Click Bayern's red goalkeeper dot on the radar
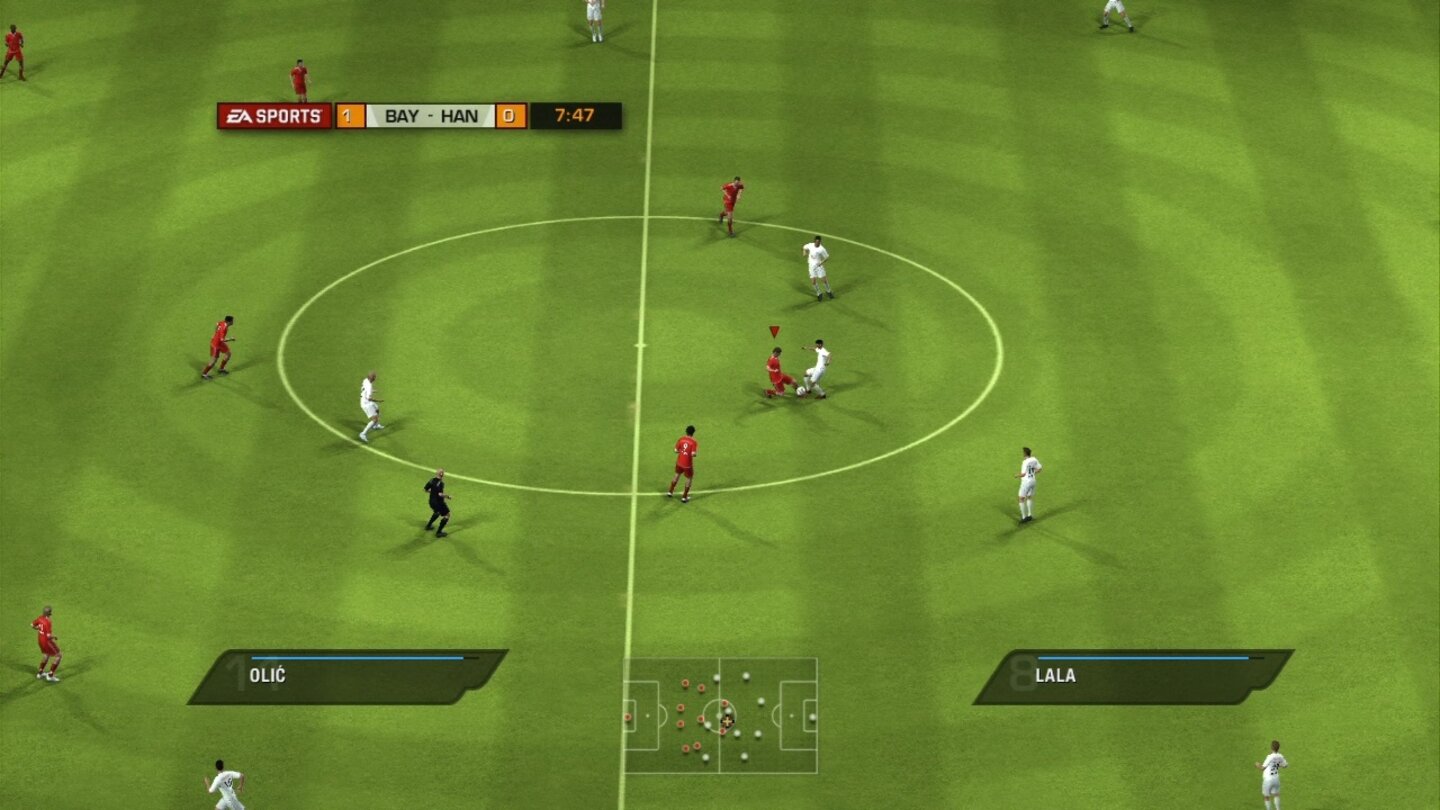 point(627,717)
